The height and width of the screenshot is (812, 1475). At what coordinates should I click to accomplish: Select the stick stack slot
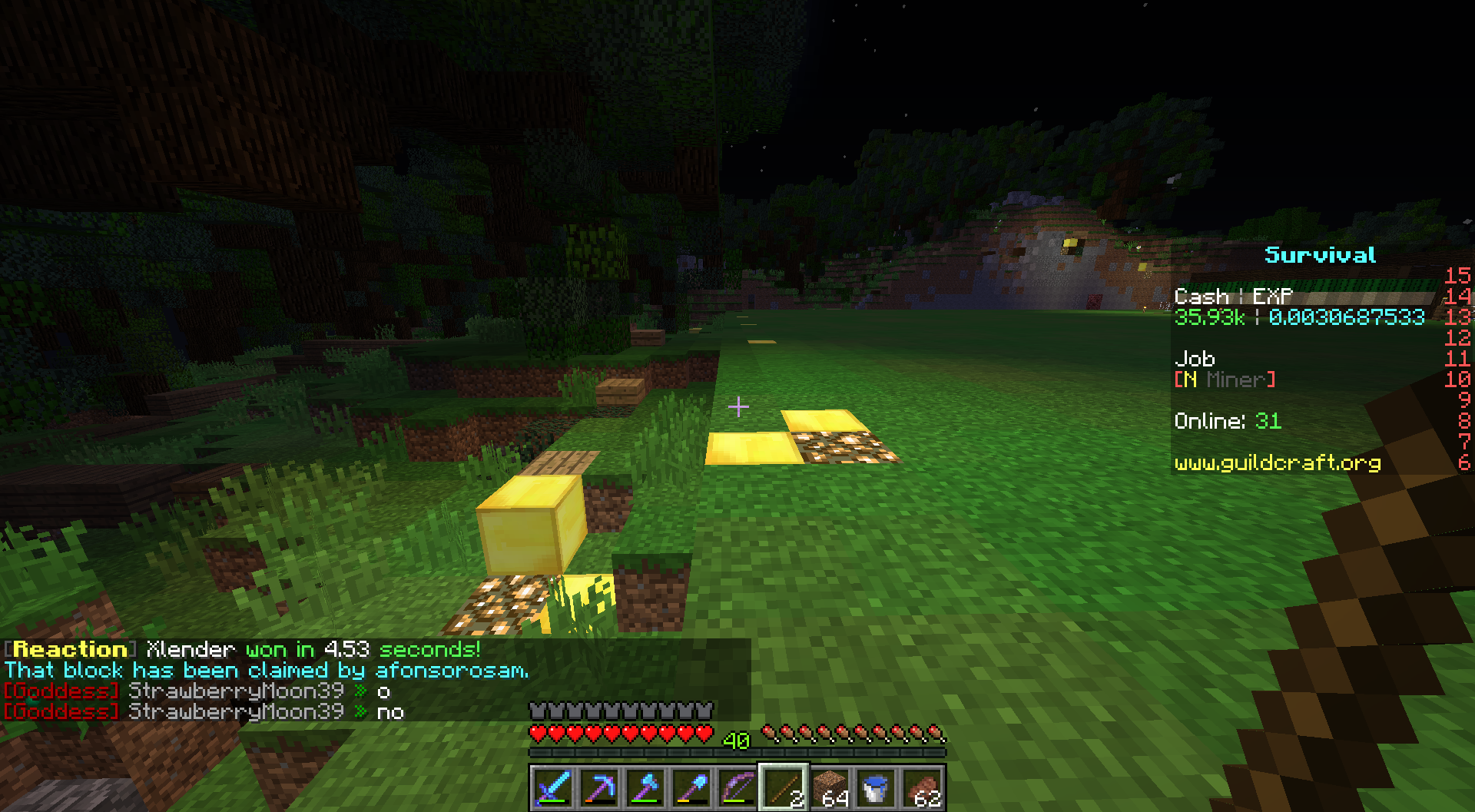(x=784, y=788)
